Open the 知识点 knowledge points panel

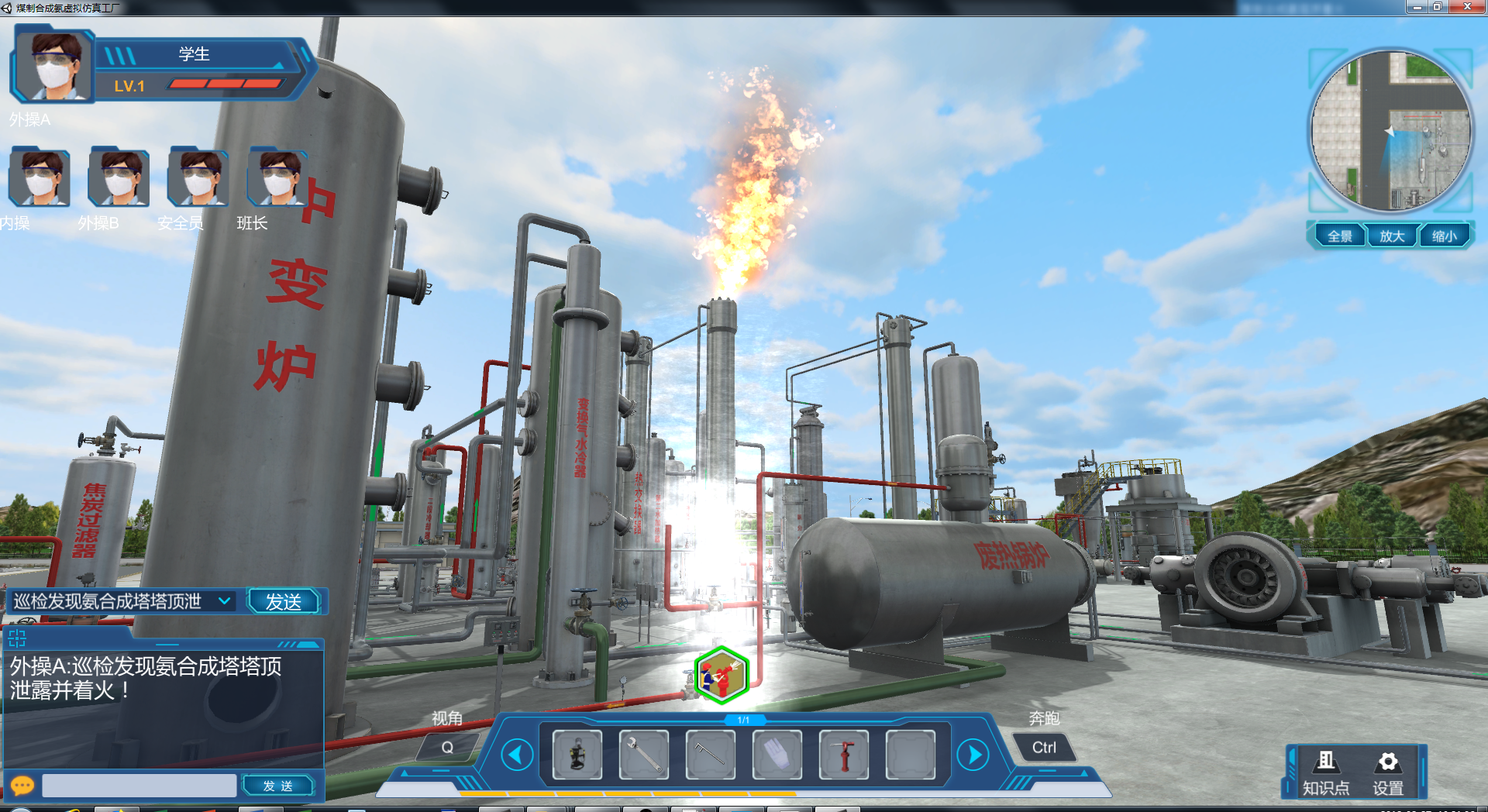1326,772
